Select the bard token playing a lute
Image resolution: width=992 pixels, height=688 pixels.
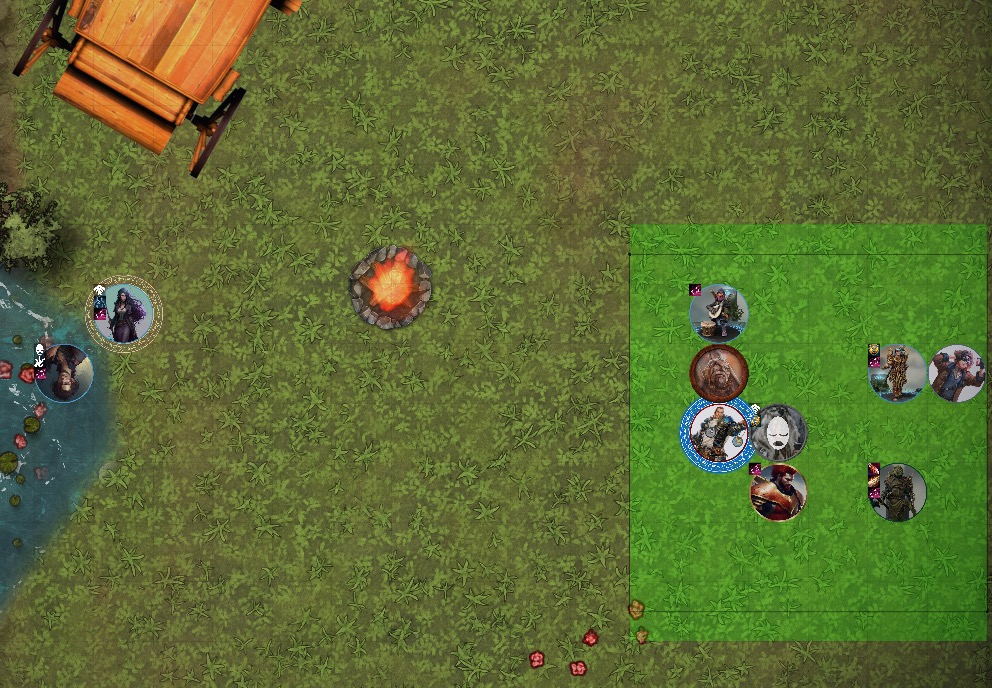coord(718,313)
